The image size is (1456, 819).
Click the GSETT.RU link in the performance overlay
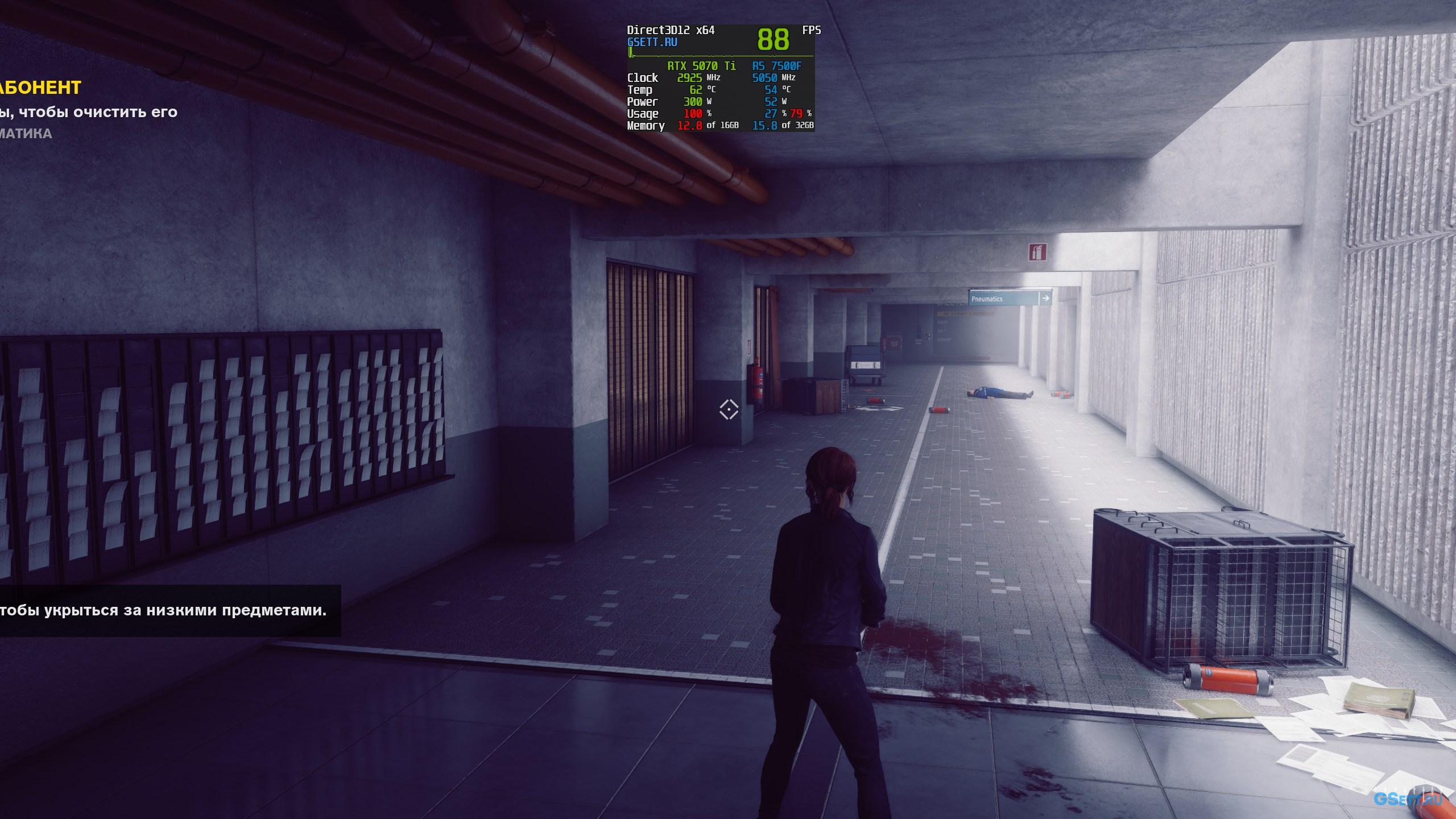point(652,42)
